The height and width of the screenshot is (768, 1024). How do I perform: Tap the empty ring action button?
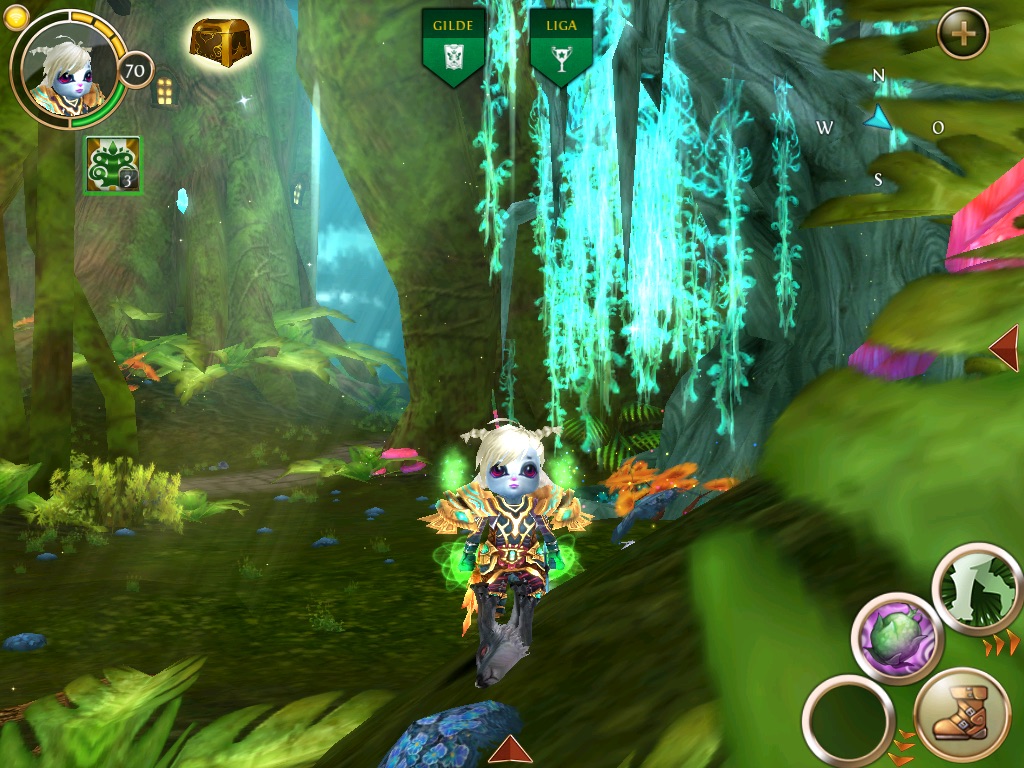pyautogui.click(x=848, y=720)
